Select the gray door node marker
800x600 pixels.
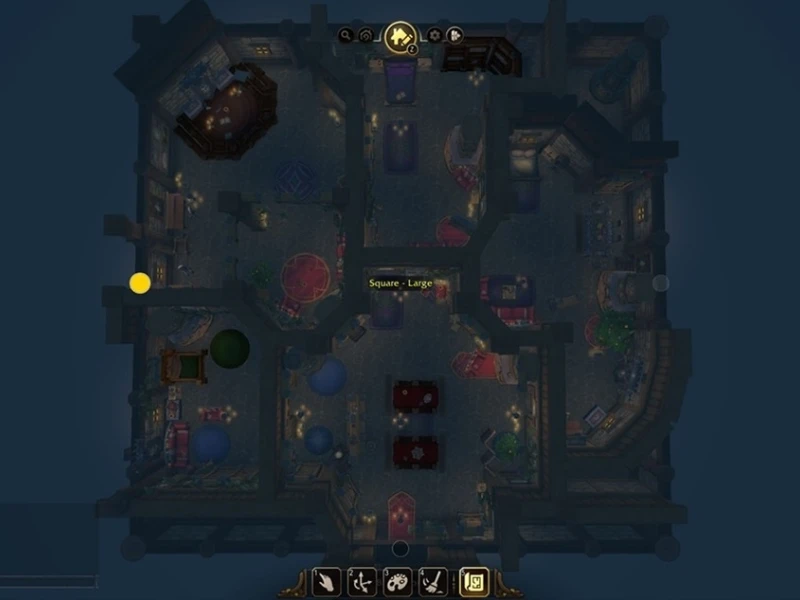click(x=660, y=283)
